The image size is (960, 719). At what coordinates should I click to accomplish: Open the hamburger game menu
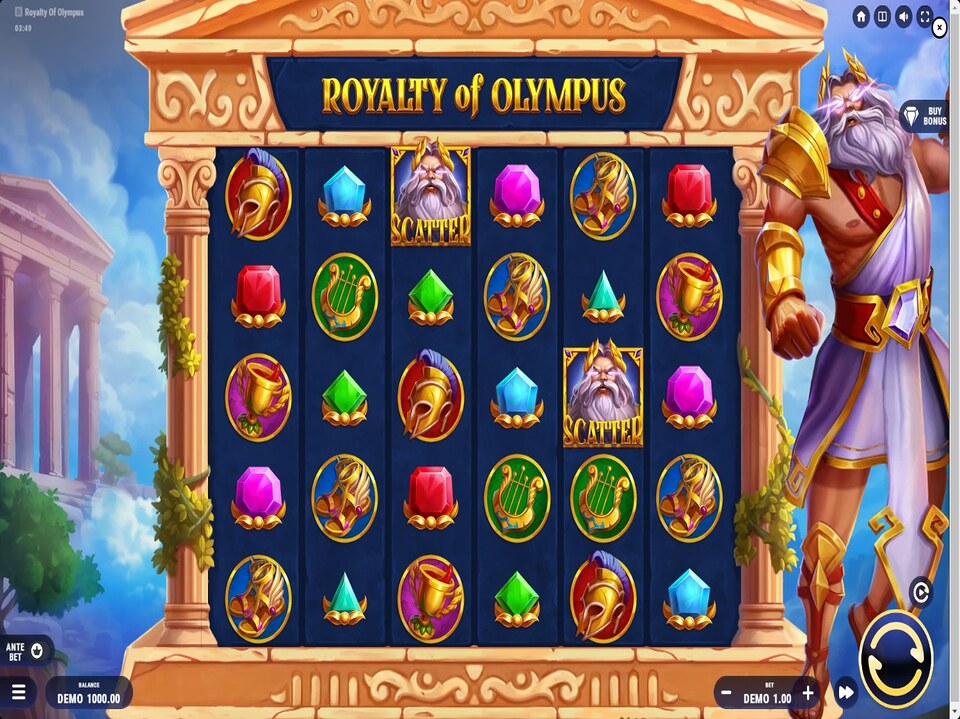(19, 692)
